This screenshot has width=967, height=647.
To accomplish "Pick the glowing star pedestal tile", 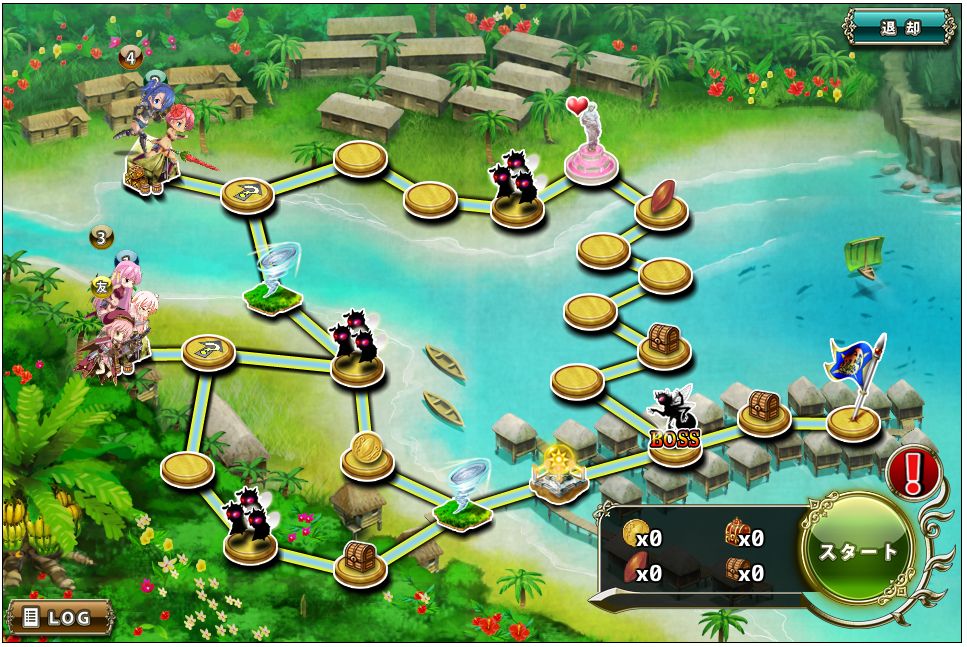I will tap(556, 472).
